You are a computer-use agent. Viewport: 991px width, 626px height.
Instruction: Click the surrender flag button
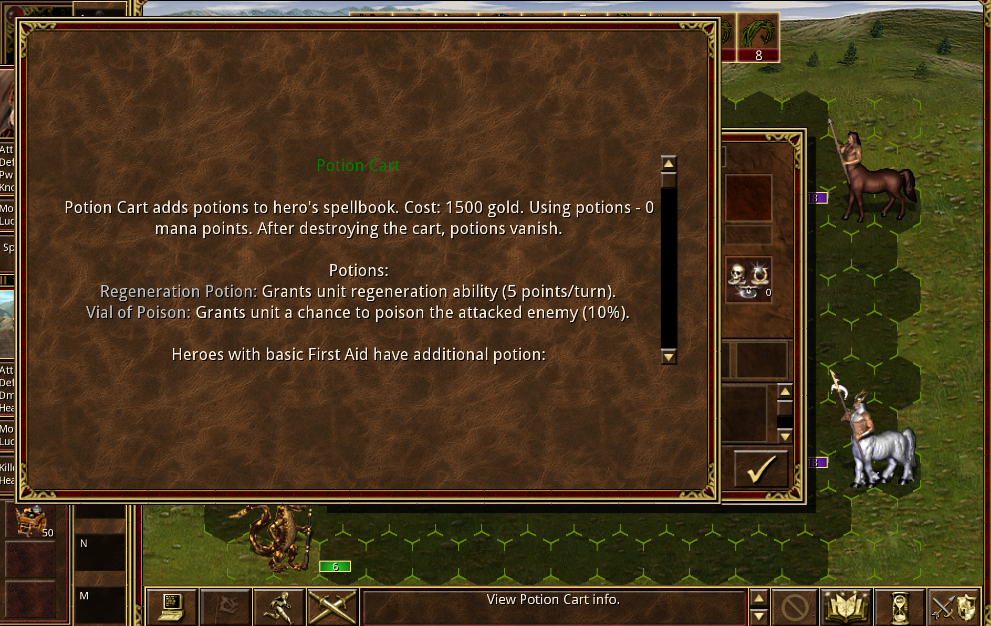pos(225,606)
